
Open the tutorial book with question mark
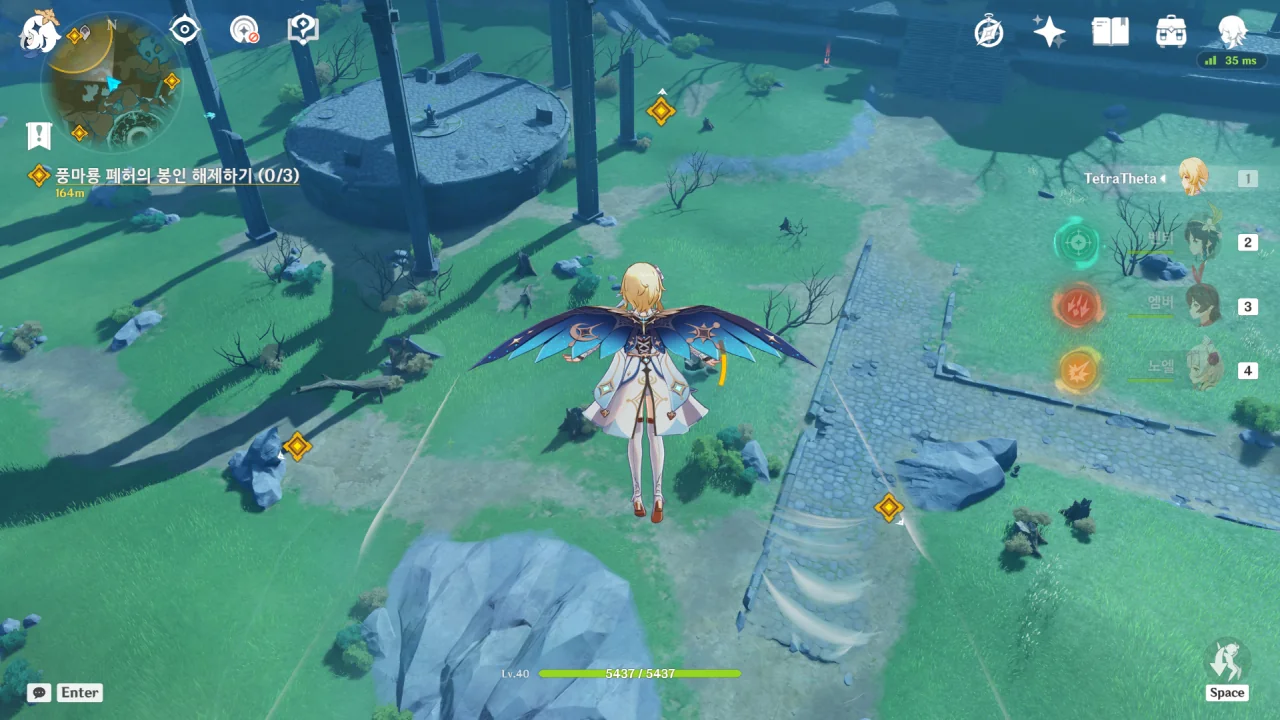pos(302,30)
